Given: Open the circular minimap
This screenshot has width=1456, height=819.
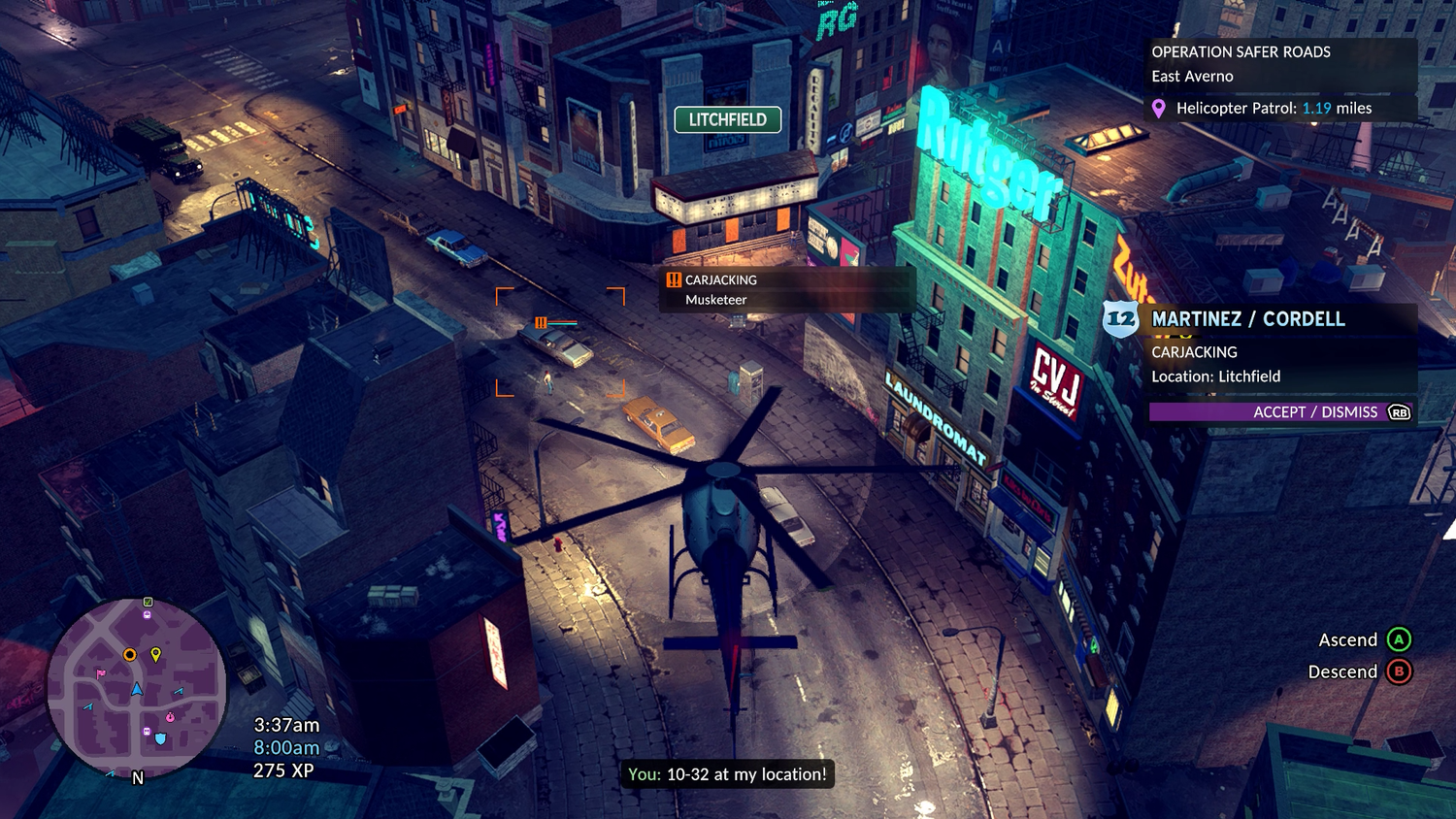Looking at the screenshot, I should (x=137, y=687).
